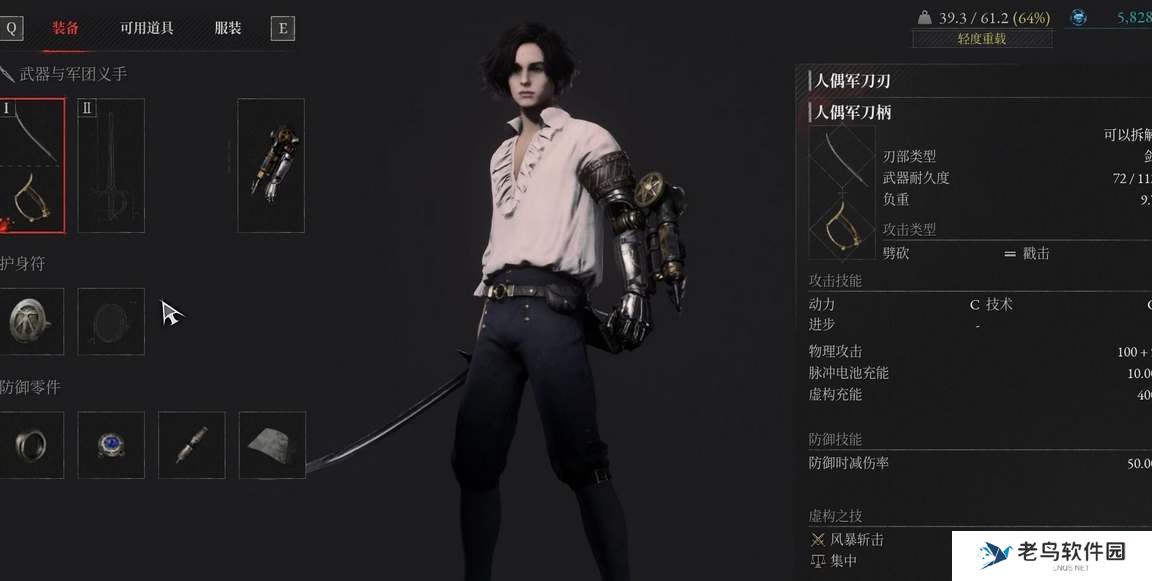Select the blue gem converter defense part
Screen dimensions: 1152x581
[x=111, y=445]
